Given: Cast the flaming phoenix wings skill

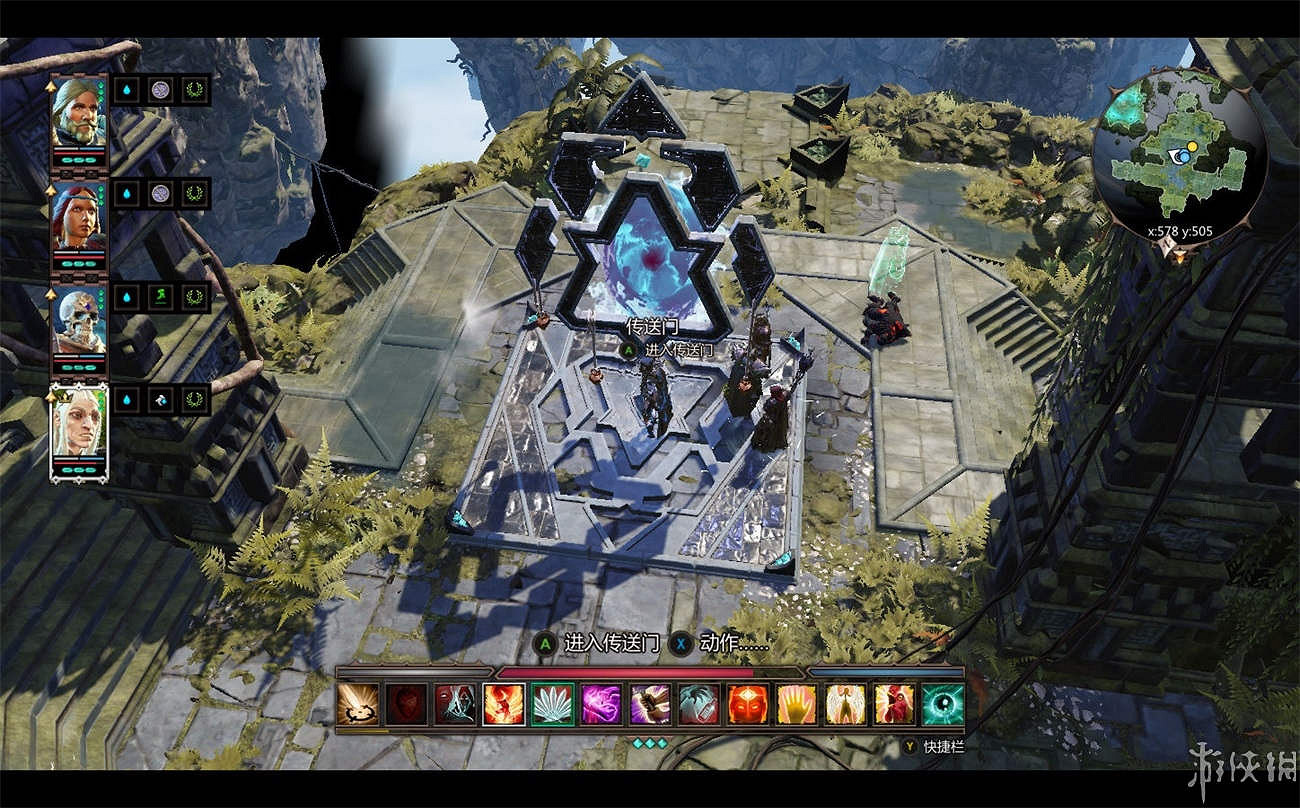Looking at the screenshot, I should pos(504,704).
